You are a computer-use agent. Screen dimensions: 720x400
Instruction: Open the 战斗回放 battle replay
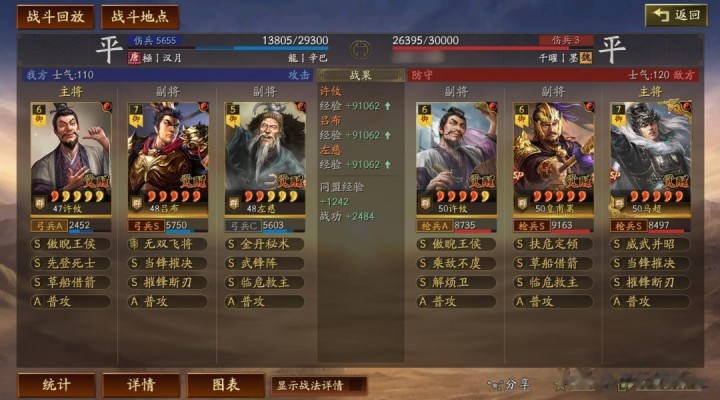tap(55, 17)
